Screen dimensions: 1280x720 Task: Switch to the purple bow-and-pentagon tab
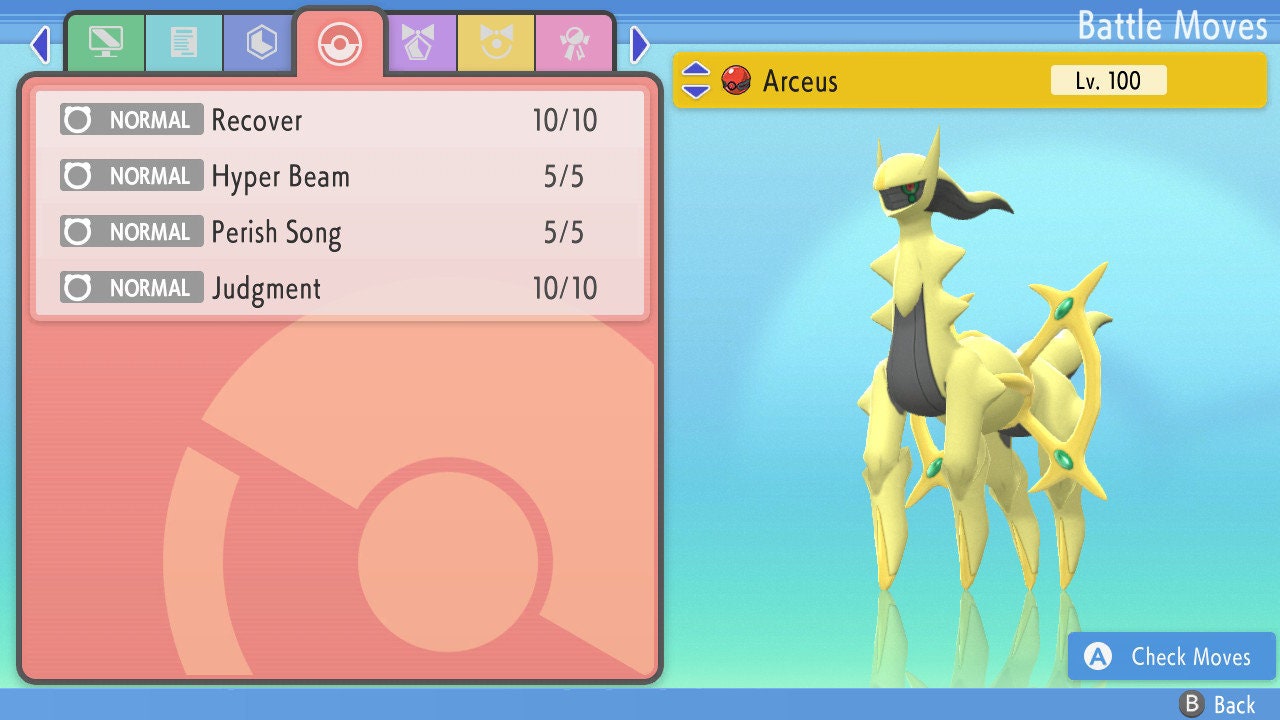(419, 43)
